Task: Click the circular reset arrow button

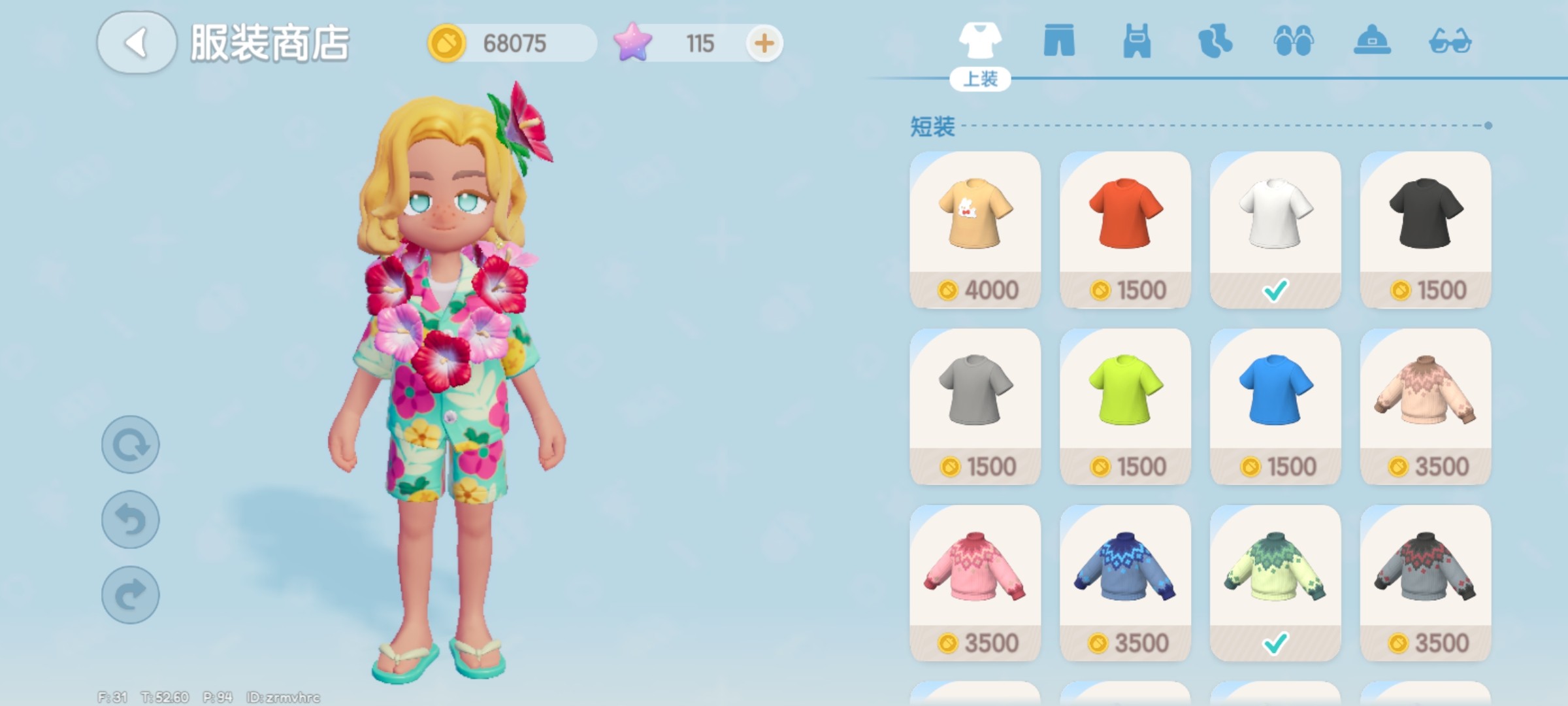Action: (x=131, y=445)
